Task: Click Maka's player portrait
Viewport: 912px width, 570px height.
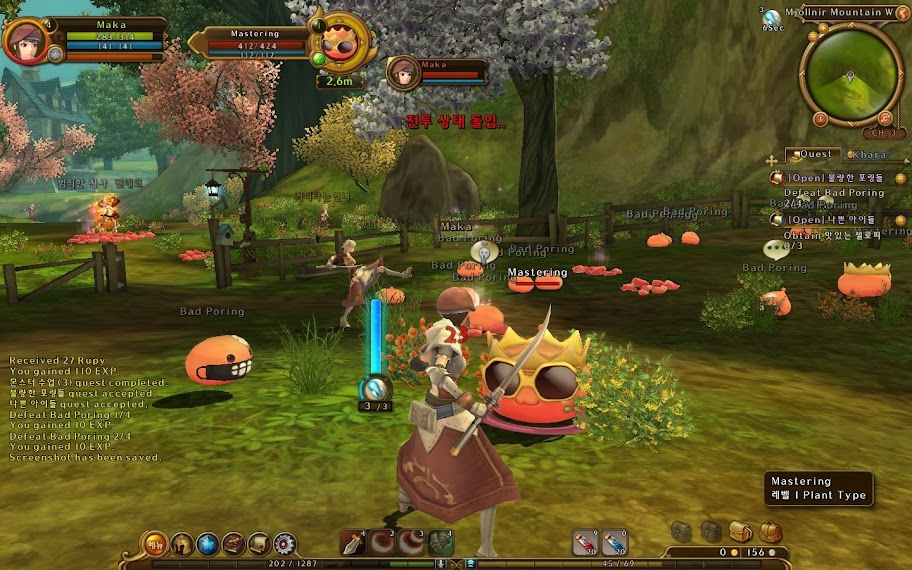Action: [25, 41]
